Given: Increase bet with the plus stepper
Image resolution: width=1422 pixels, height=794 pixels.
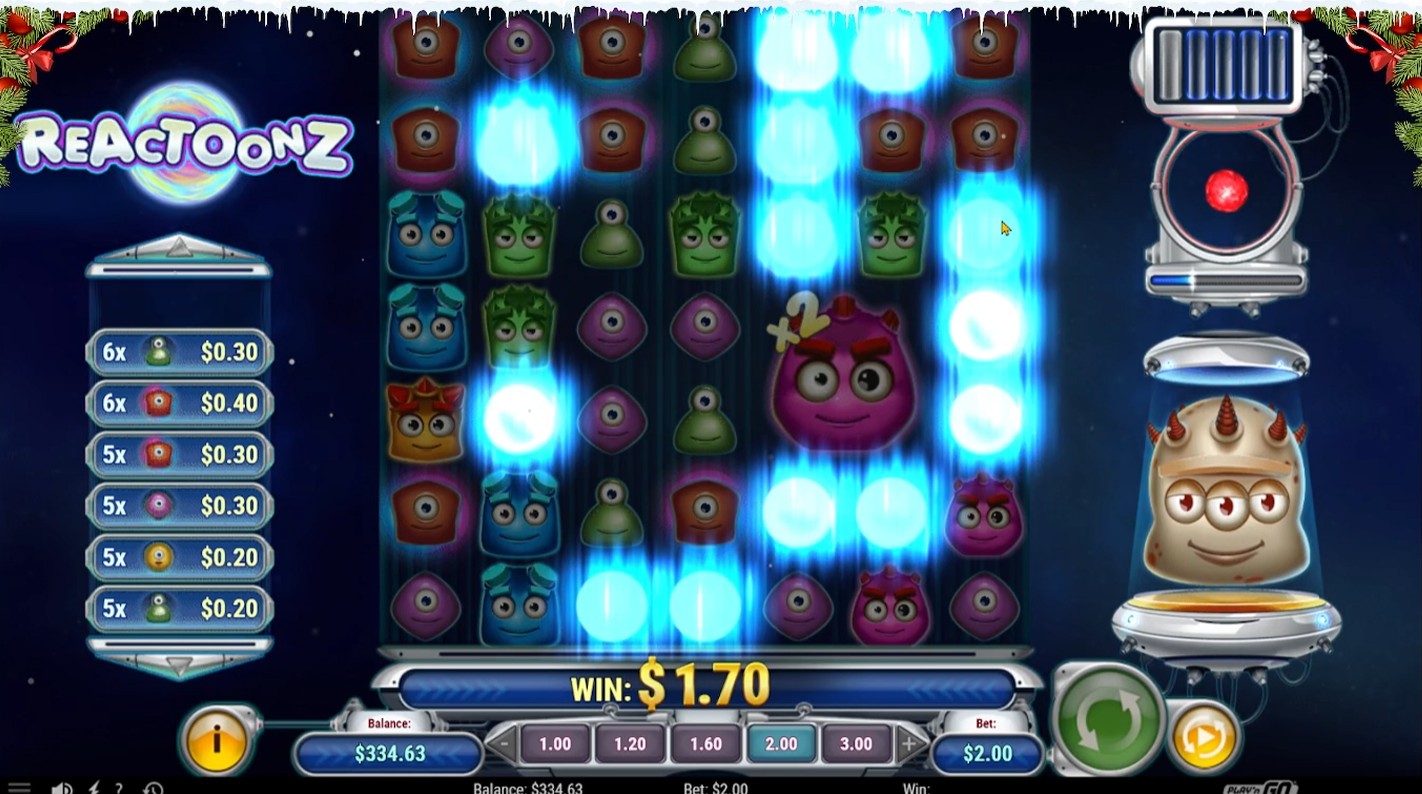Looking at the screenshot, I should [908, 744].
